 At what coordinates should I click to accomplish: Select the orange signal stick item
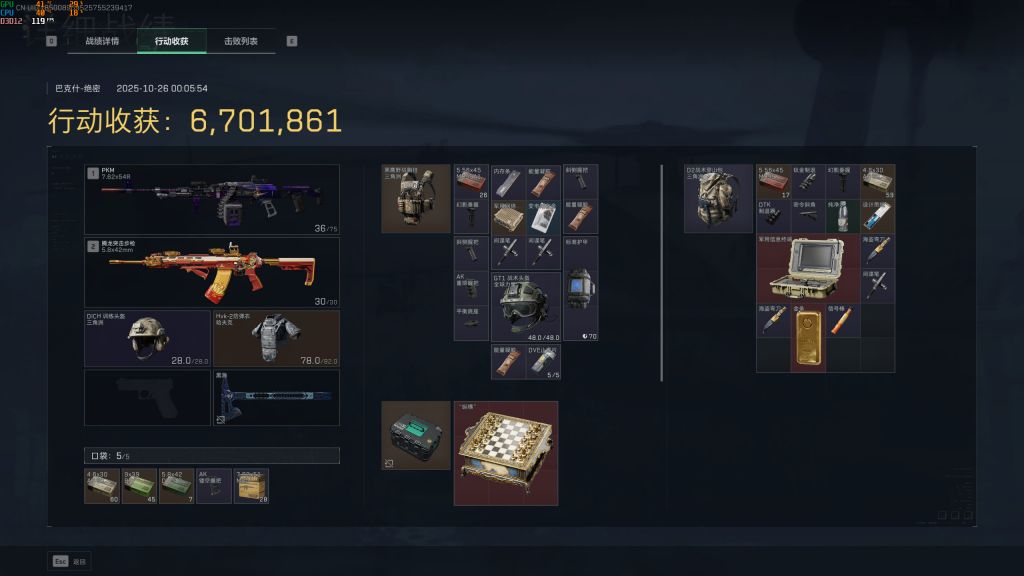[x=842, y=319]
